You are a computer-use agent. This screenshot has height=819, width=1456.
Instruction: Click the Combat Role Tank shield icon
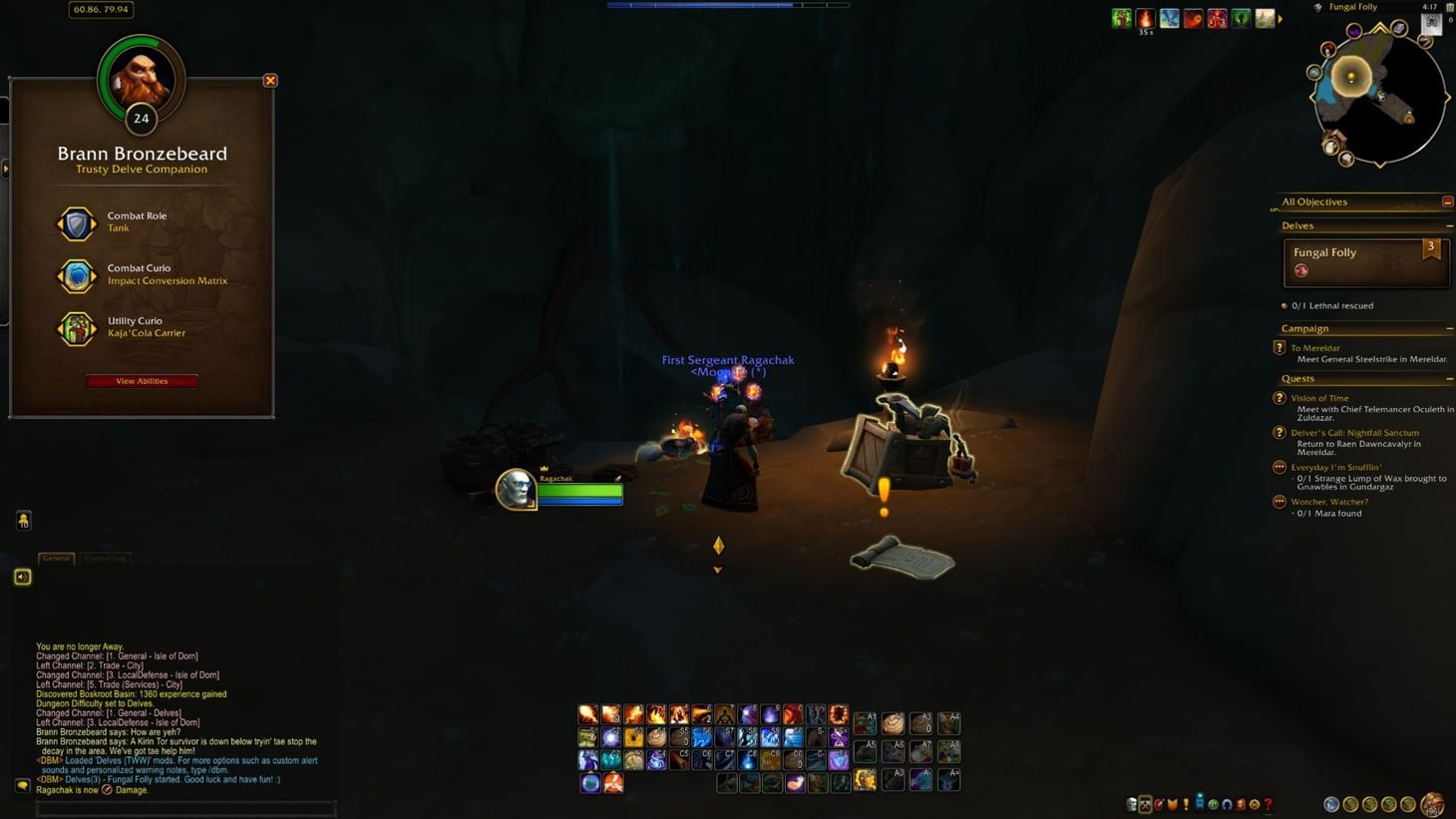point(77,223)
